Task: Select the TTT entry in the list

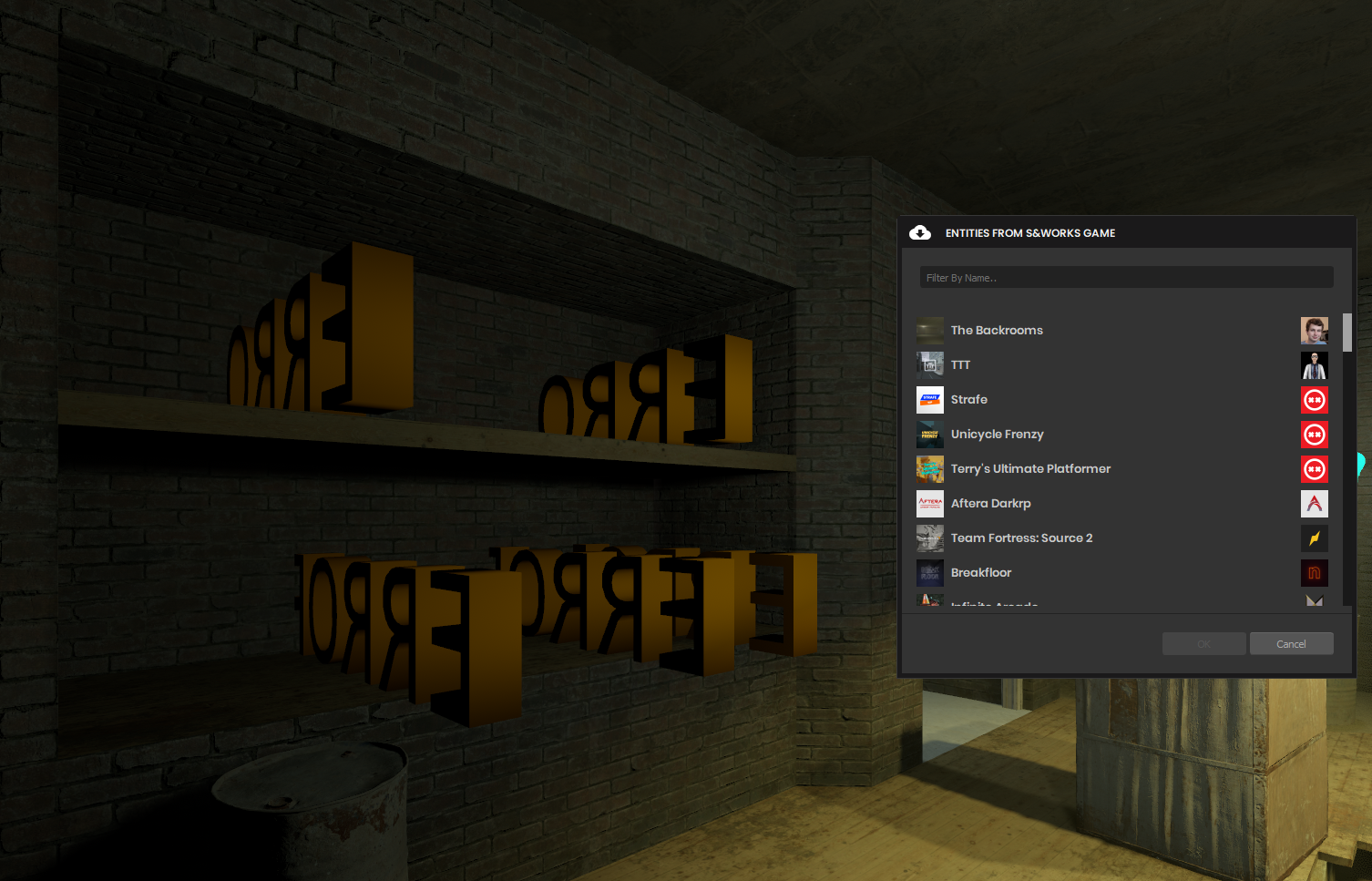Action: point(1048,364)
